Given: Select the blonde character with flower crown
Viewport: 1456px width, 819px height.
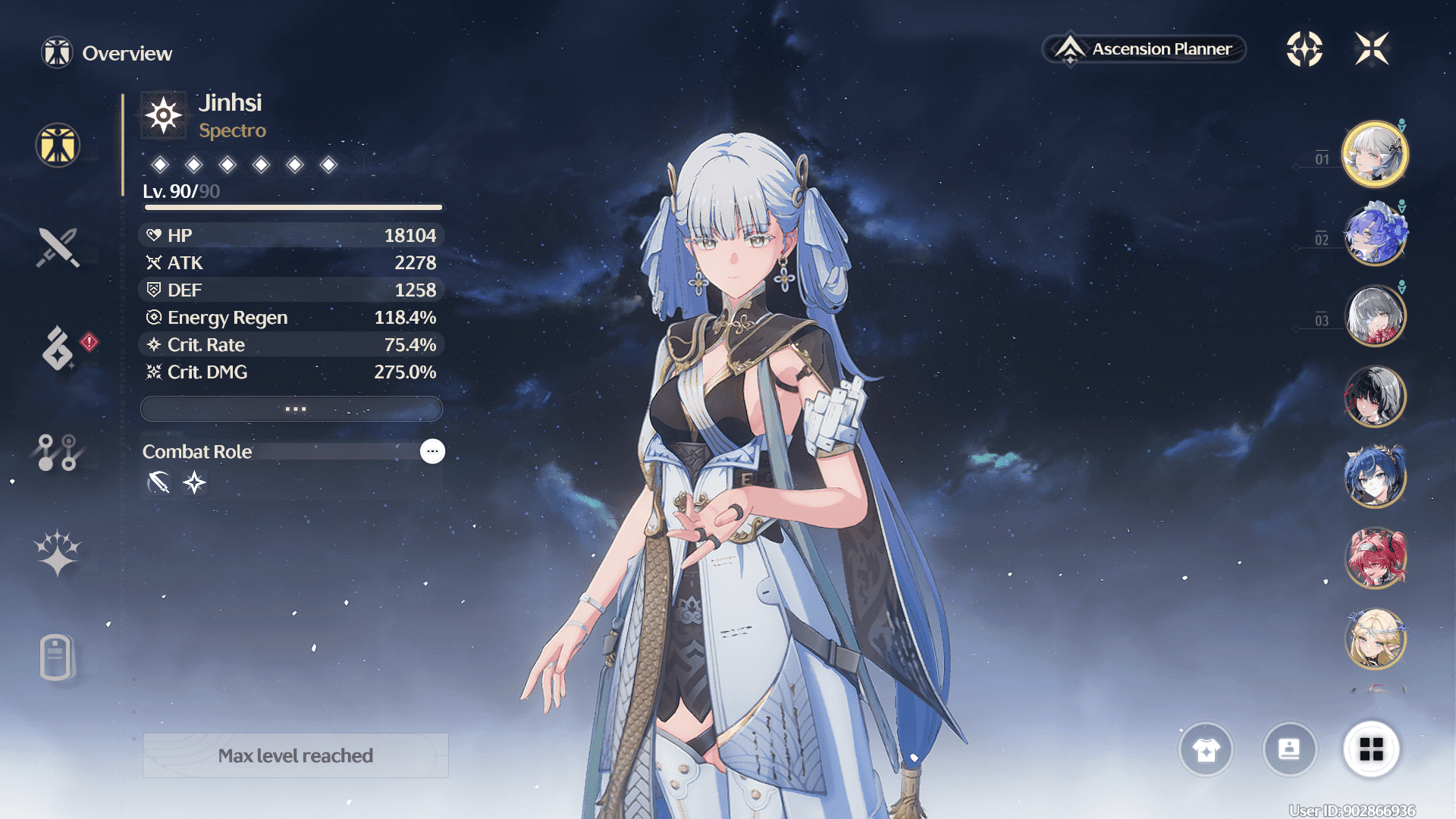Looking at the screenshot, I should (x=1374, y=639).
